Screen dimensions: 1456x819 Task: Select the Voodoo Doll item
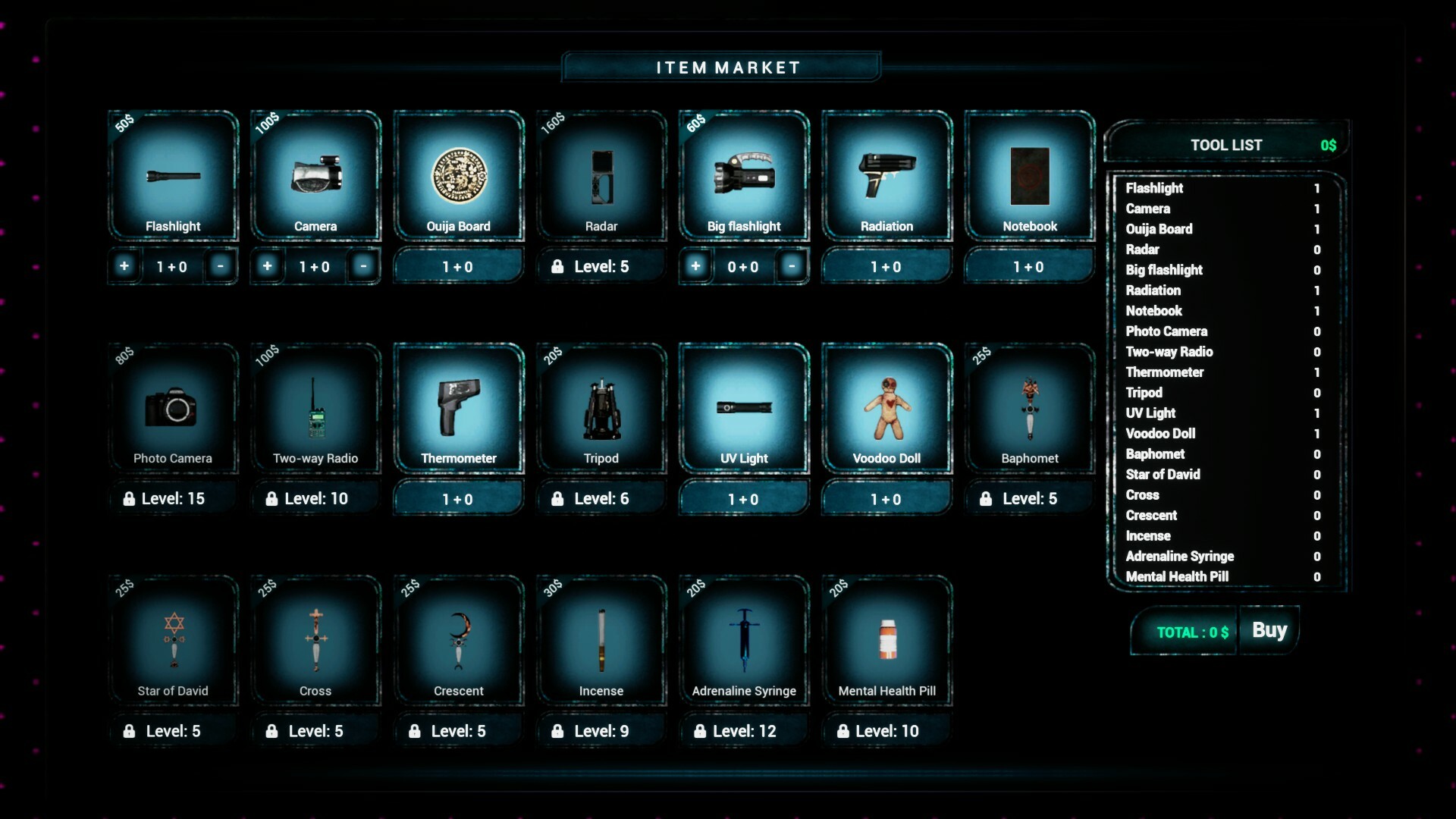887,408
